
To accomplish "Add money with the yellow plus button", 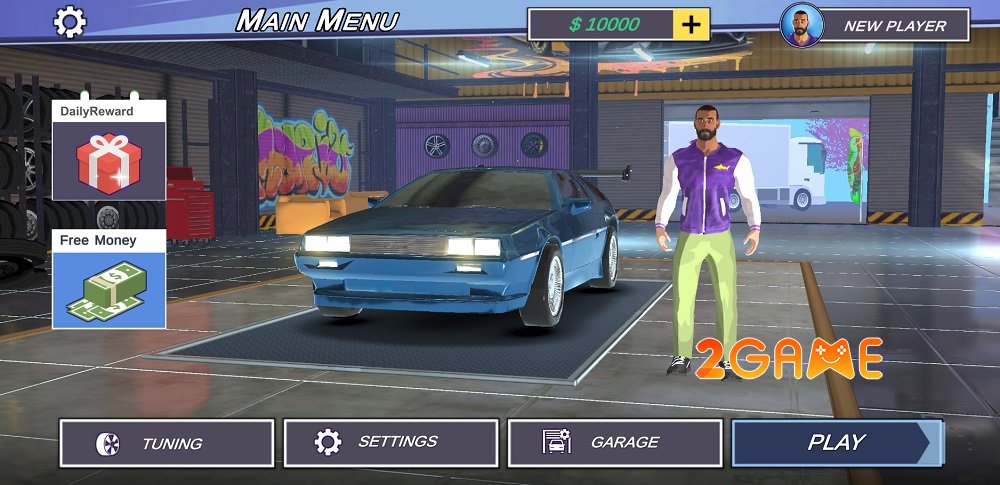I will (x=691, y=25).
